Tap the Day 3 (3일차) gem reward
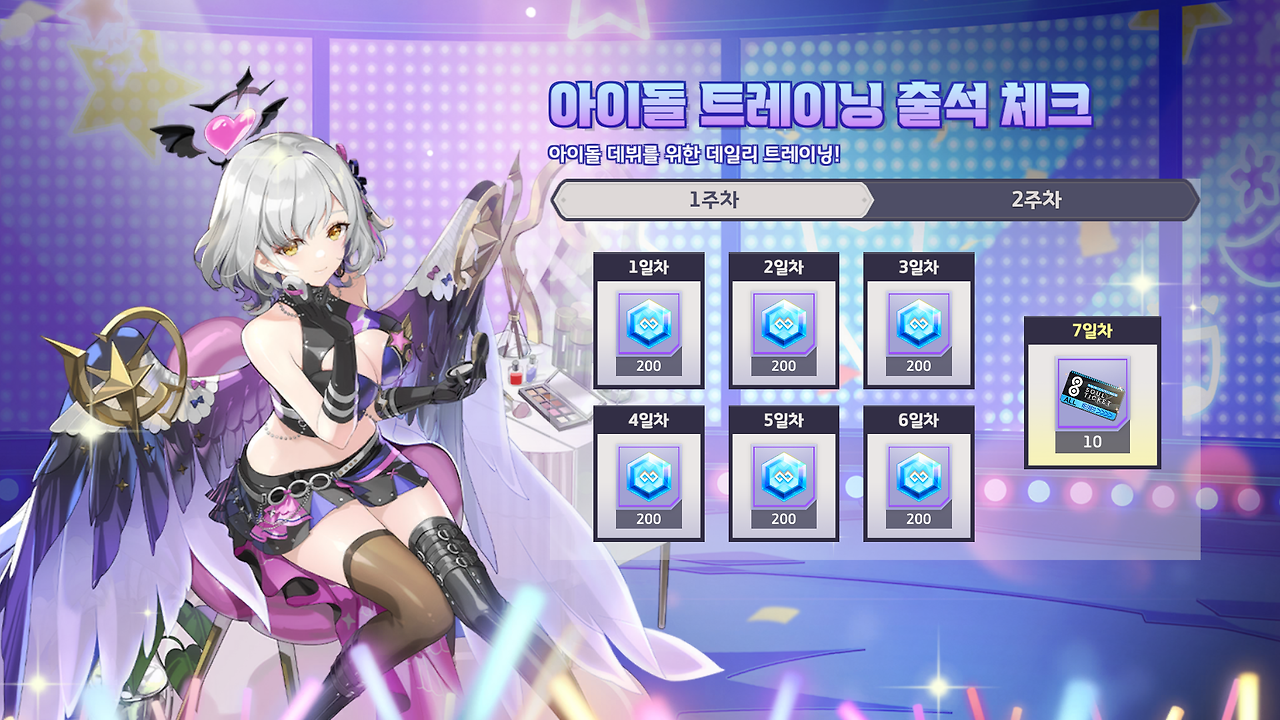1280x720 pixels. pyautogui.click(x=917, y=324)
